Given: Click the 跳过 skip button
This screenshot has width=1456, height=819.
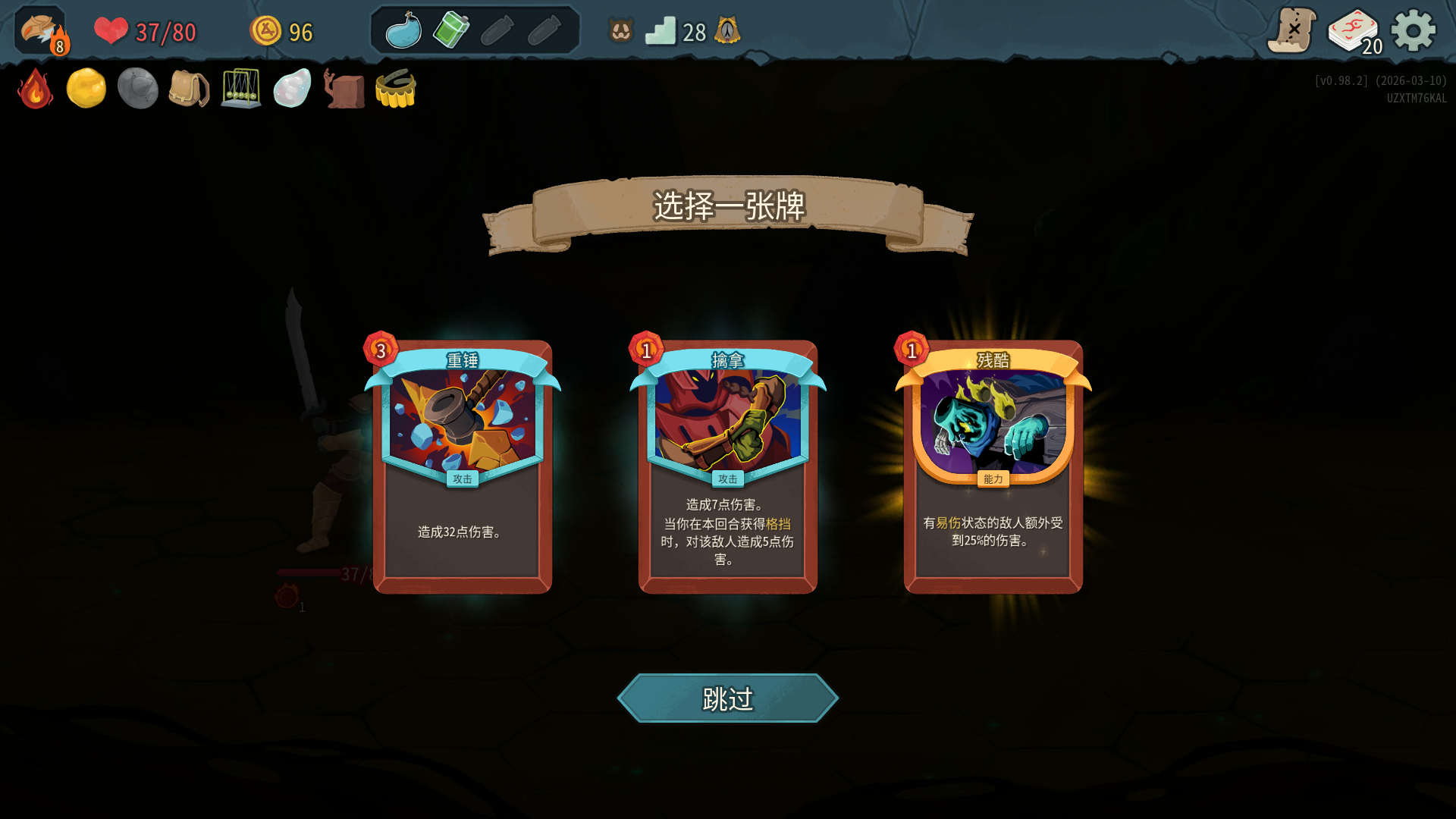Looking at the screenshot, I should (728, 698).
